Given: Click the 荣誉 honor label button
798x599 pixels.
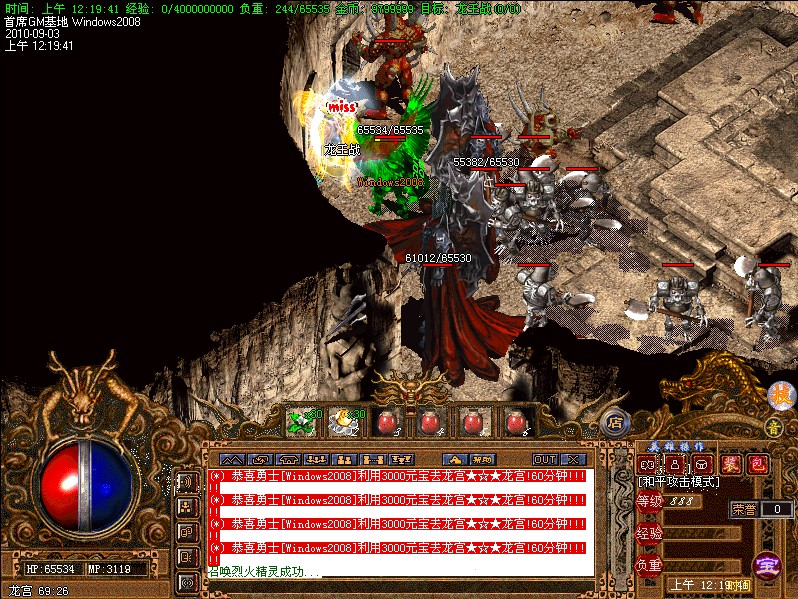Looking at the screenshot, I should coord(743,509).
